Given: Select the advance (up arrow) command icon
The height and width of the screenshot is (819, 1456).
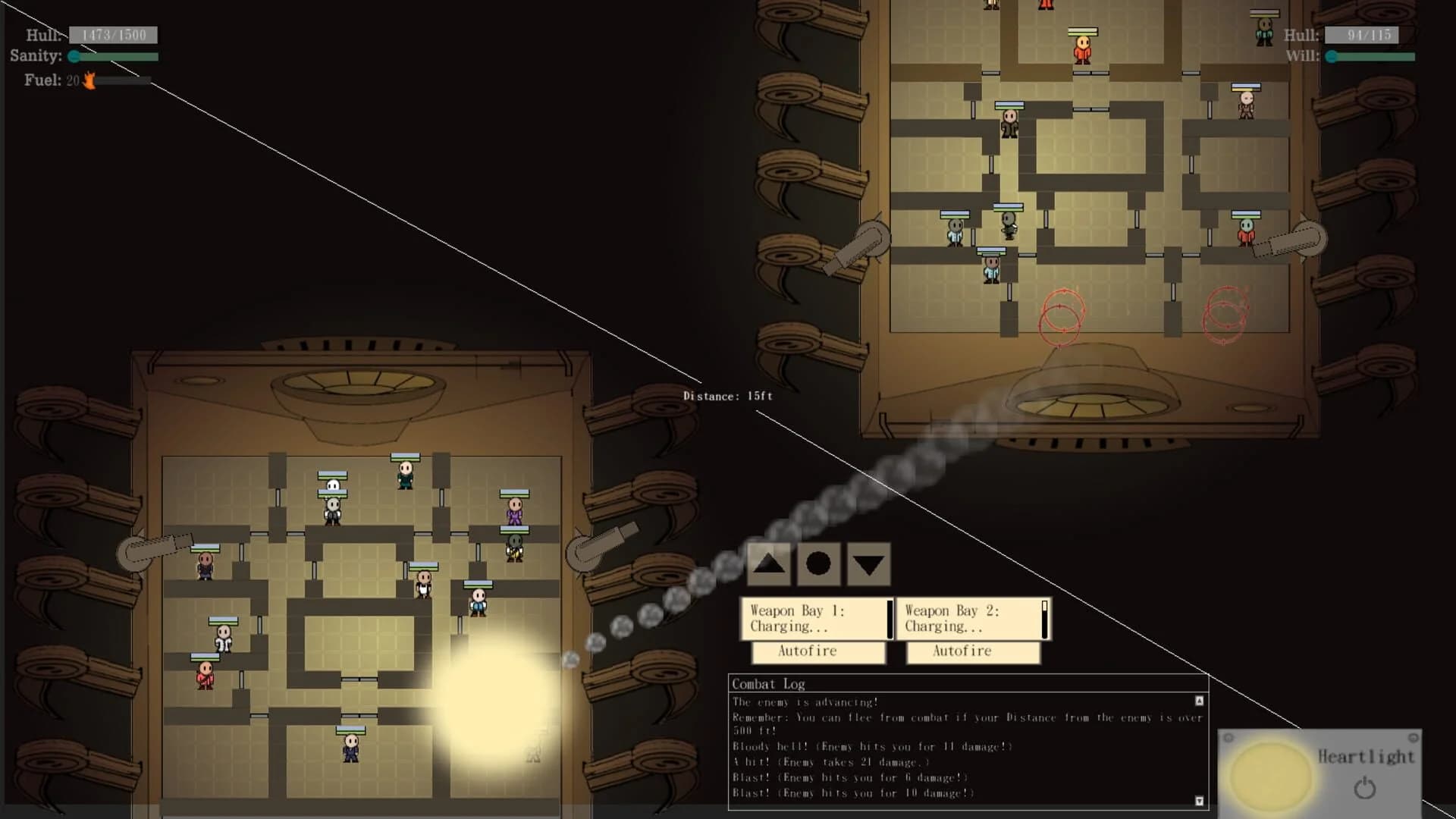Looking at the screenshot, I should coord(768,563).
